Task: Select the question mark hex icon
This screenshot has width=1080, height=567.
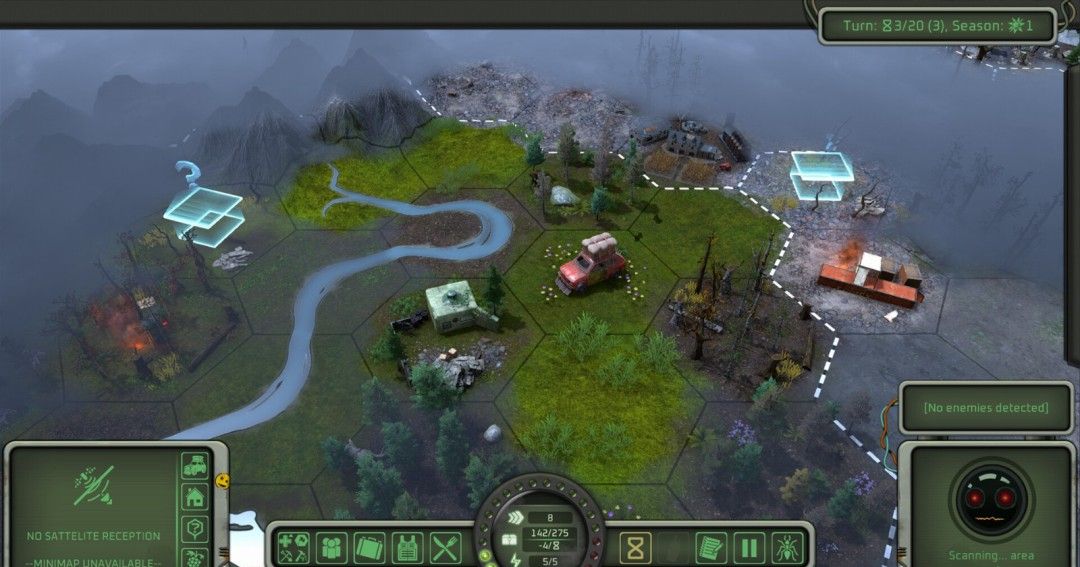Action: coord(194,529)
